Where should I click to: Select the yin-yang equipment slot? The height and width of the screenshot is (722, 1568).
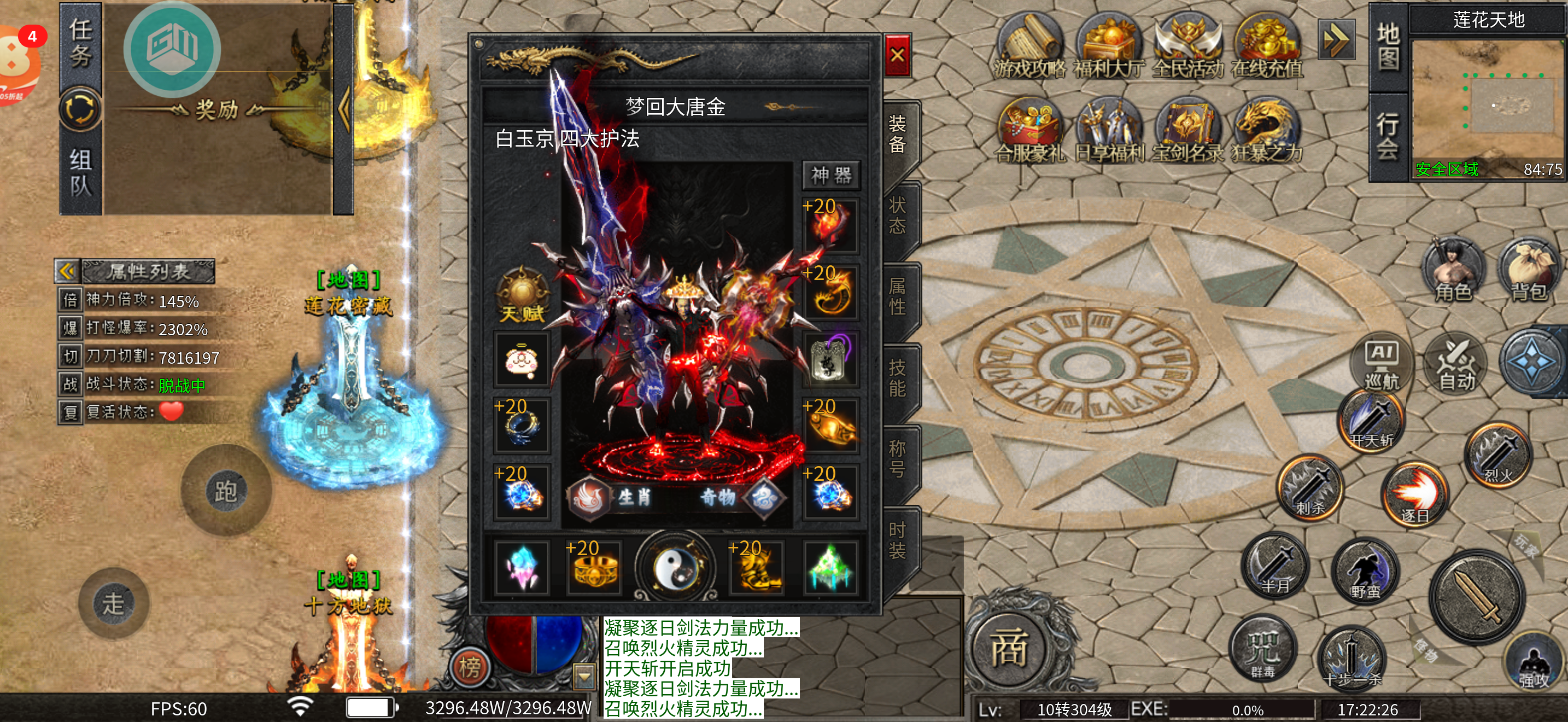tap(675, 567)
